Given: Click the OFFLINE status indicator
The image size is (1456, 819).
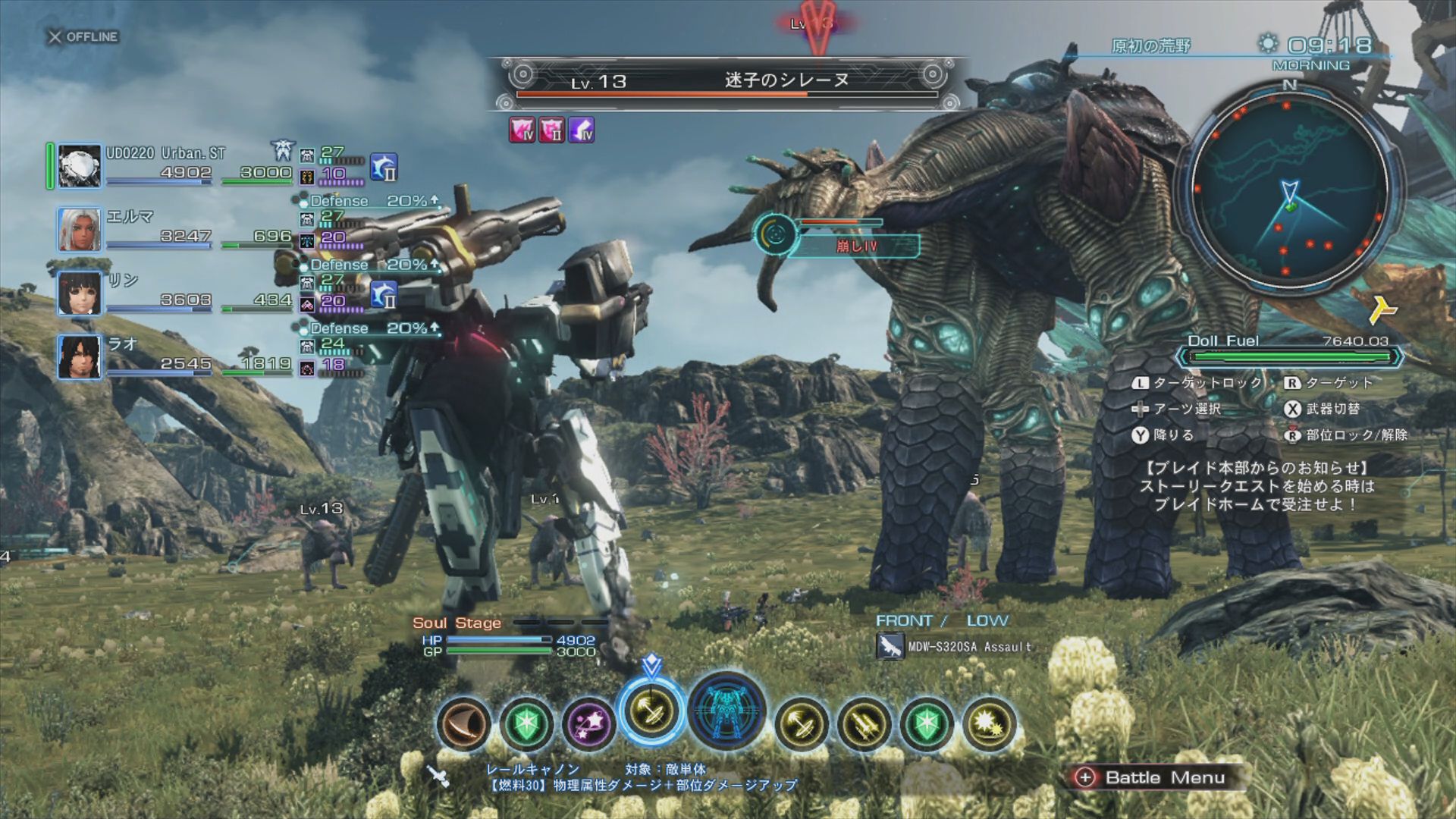Looking at the screenshot, I should click(x=83, y=36).
